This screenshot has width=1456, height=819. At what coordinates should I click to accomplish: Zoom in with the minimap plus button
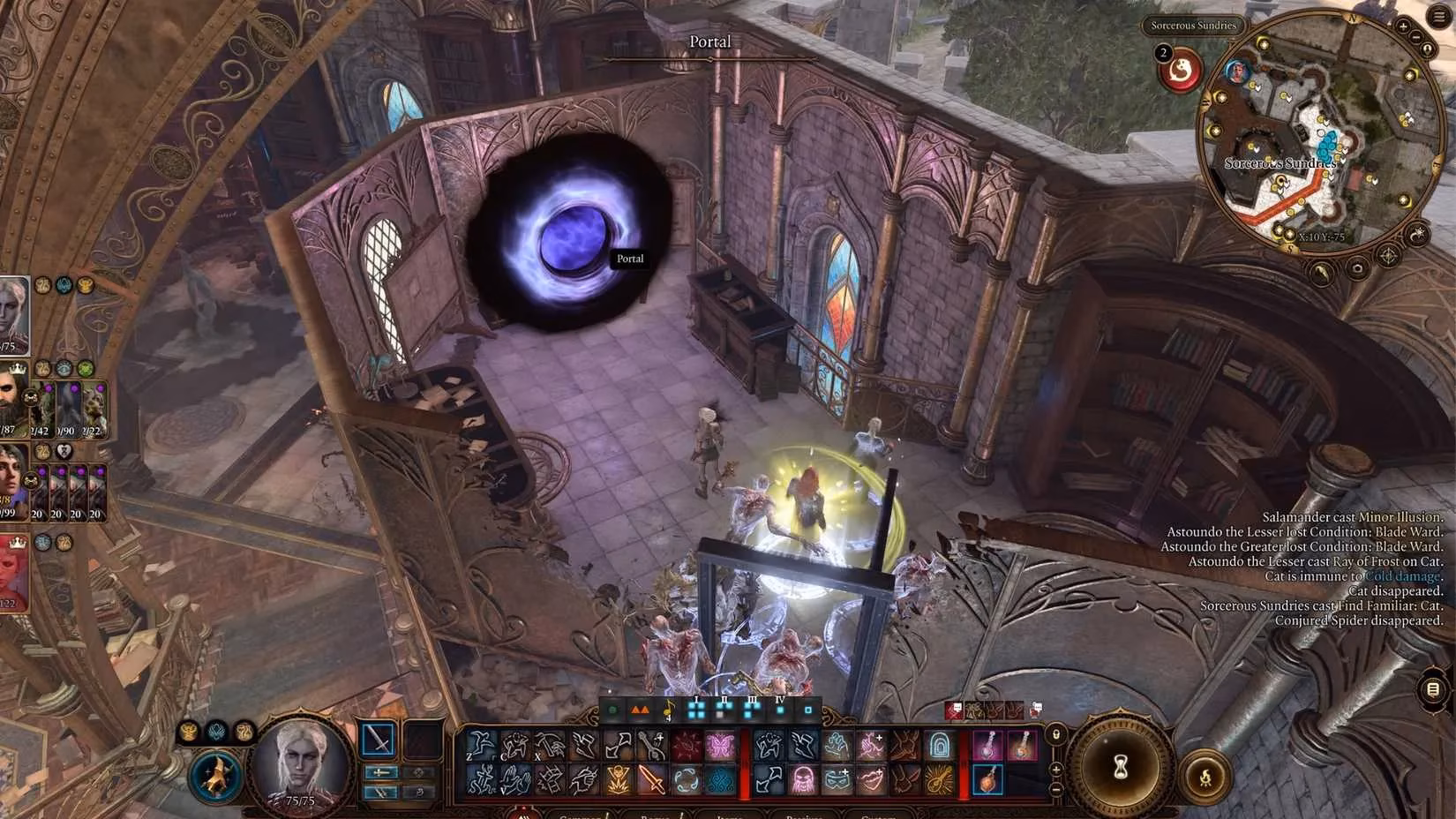coord(1403,26)
